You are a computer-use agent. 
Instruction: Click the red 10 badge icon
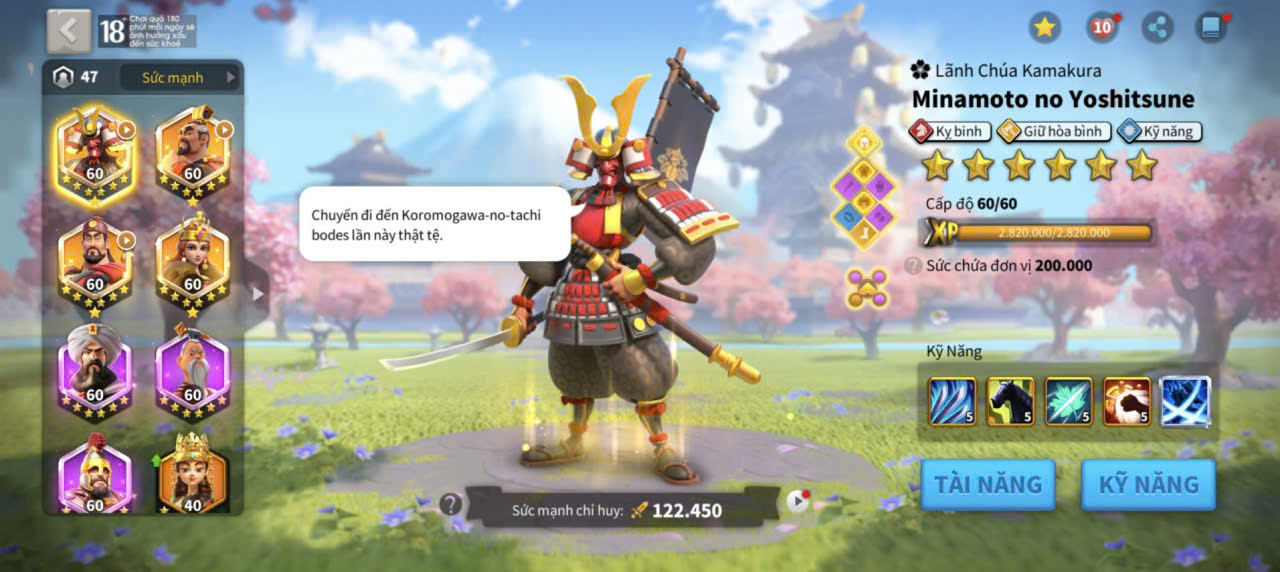(x=1101, y=27)
